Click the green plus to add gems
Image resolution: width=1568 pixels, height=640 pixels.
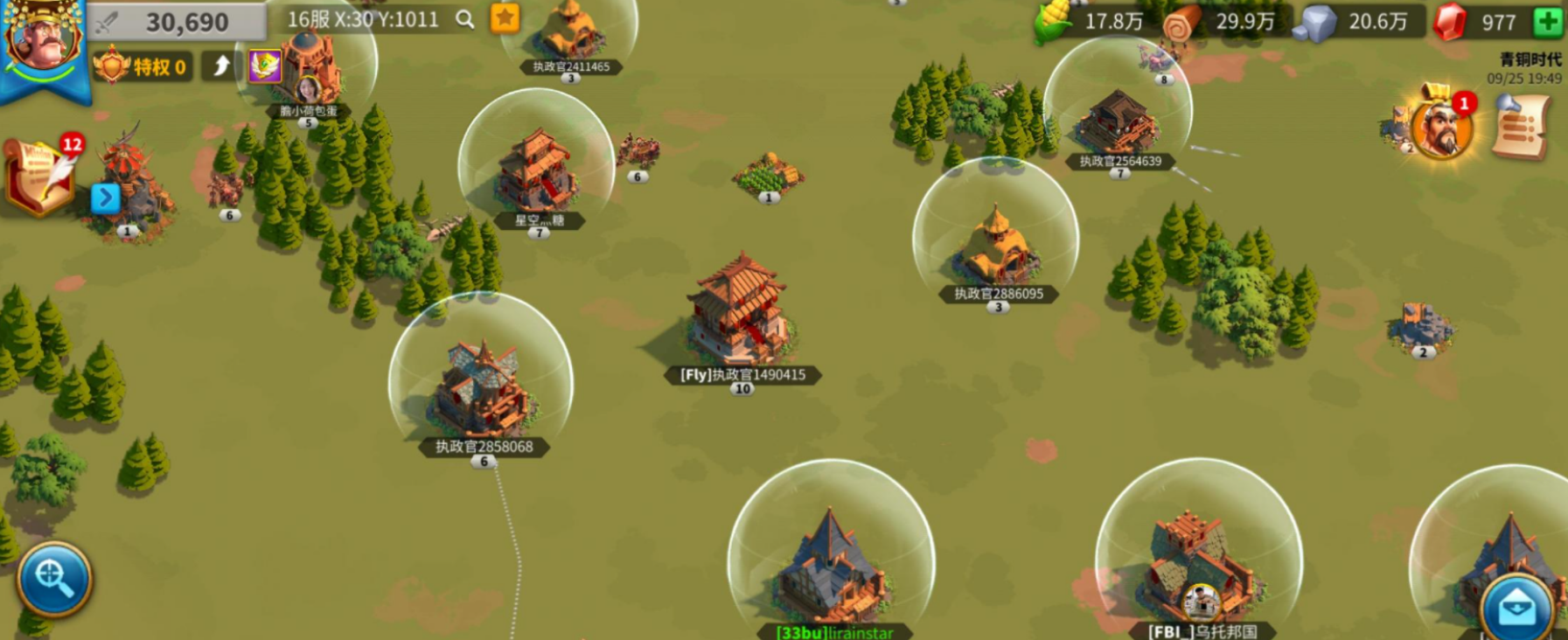pos(1547,21)
